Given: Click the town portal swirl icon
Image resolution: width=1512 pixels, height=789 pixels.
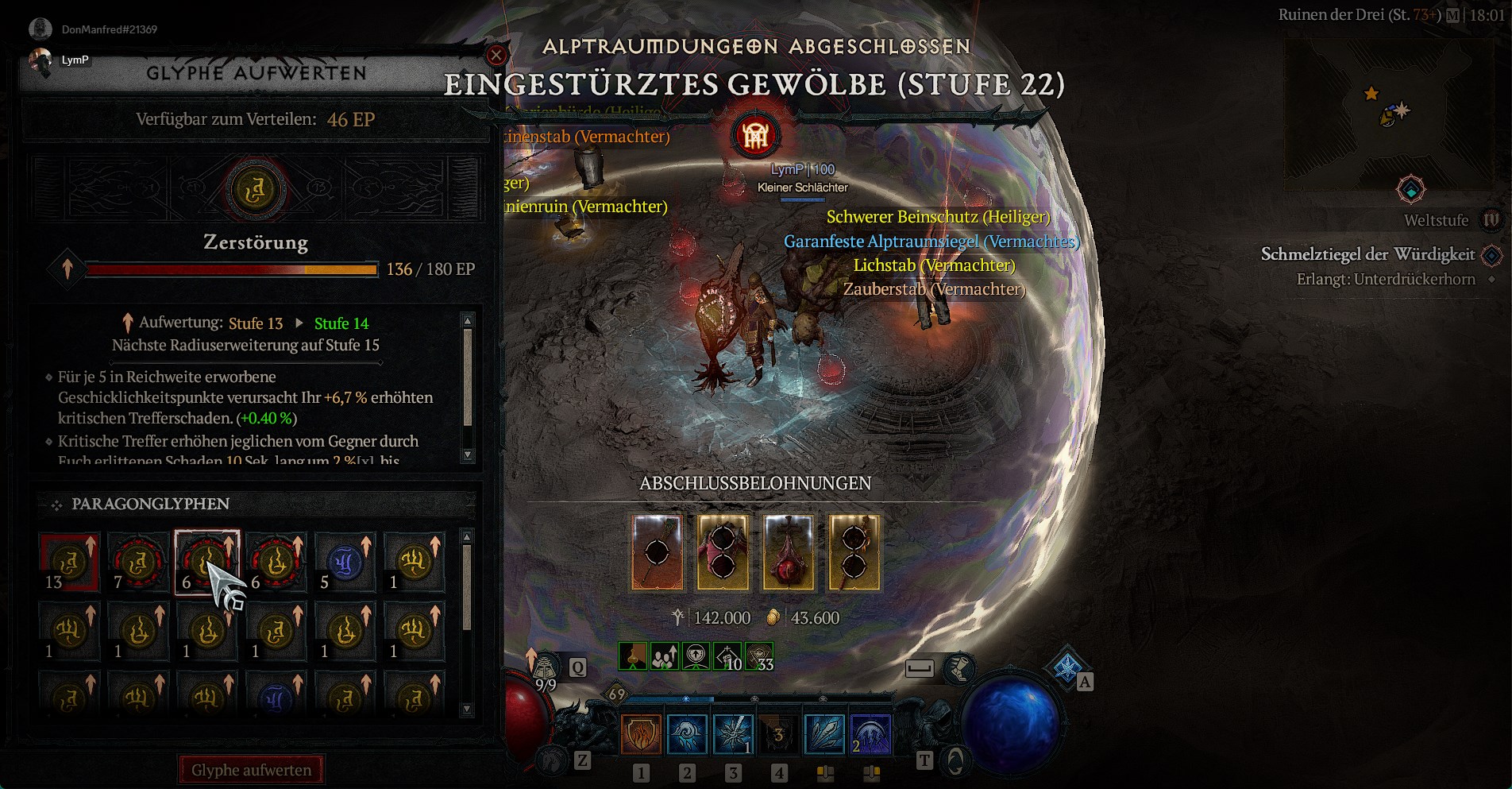Looking at the screenshot, I should coord(955,761).
